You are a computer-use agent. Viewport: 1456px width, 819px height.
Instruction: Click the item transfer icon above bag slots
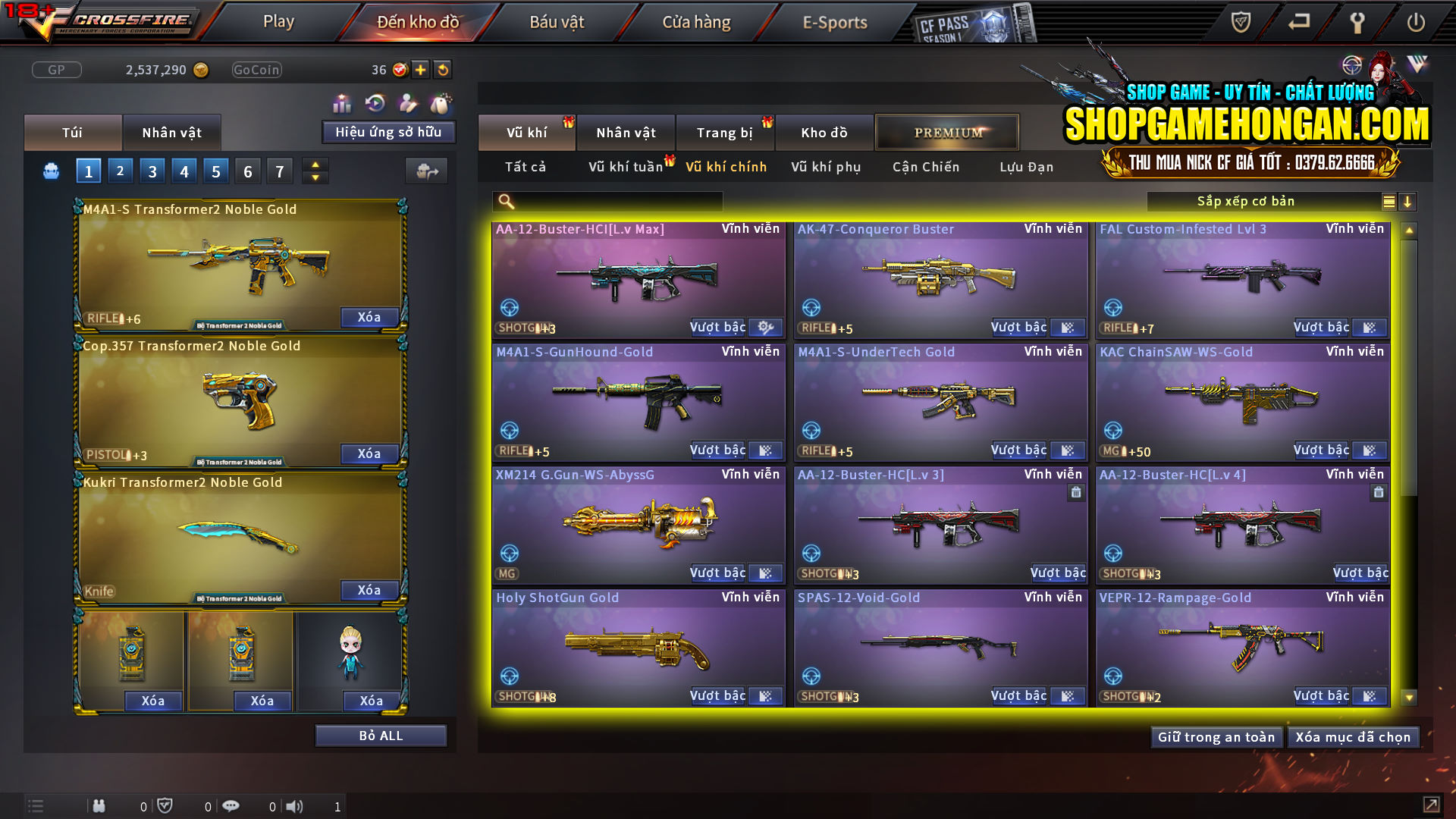click(x=427, y=171)
